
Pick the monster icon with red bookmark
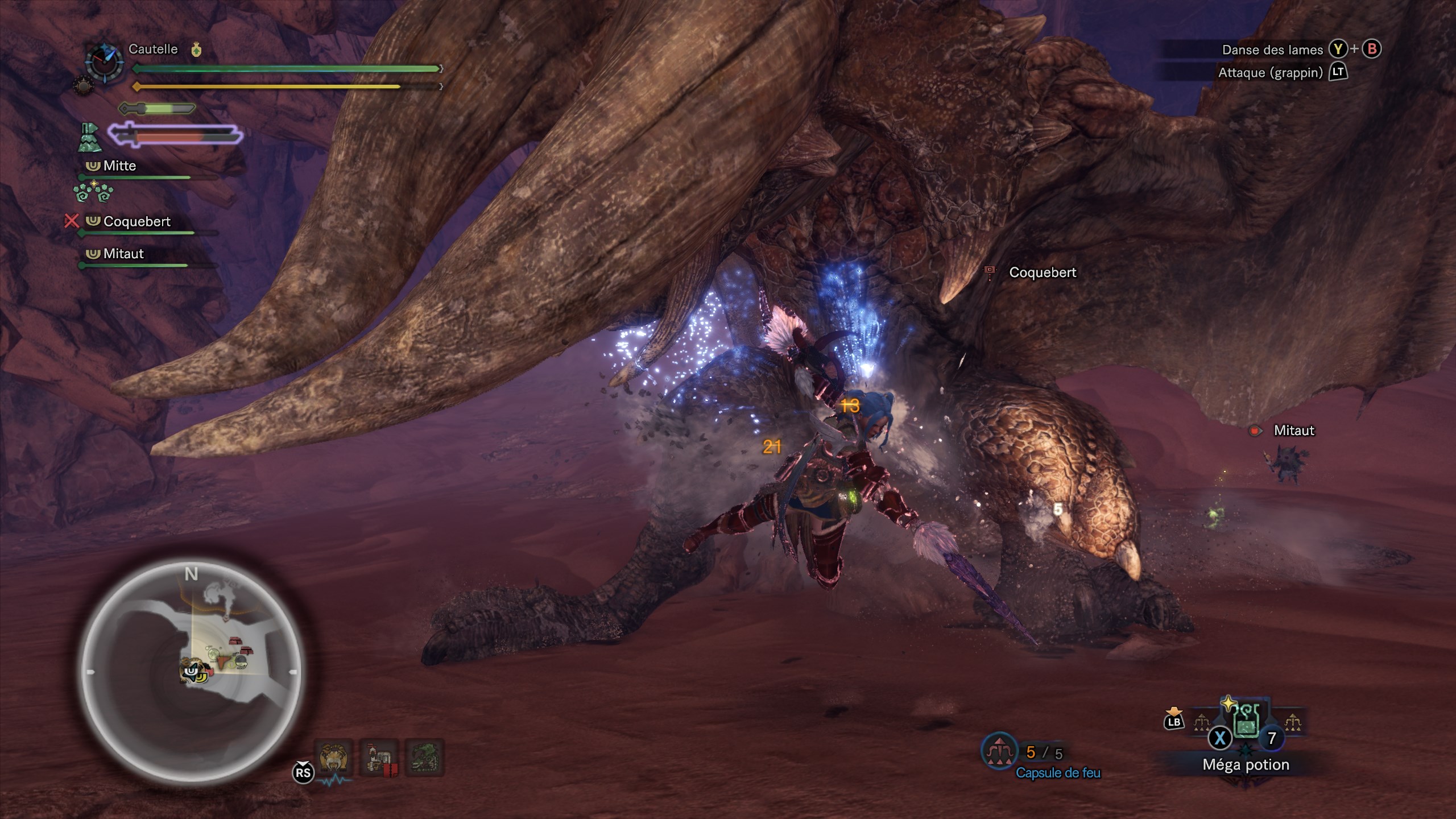tap(379, 757)
